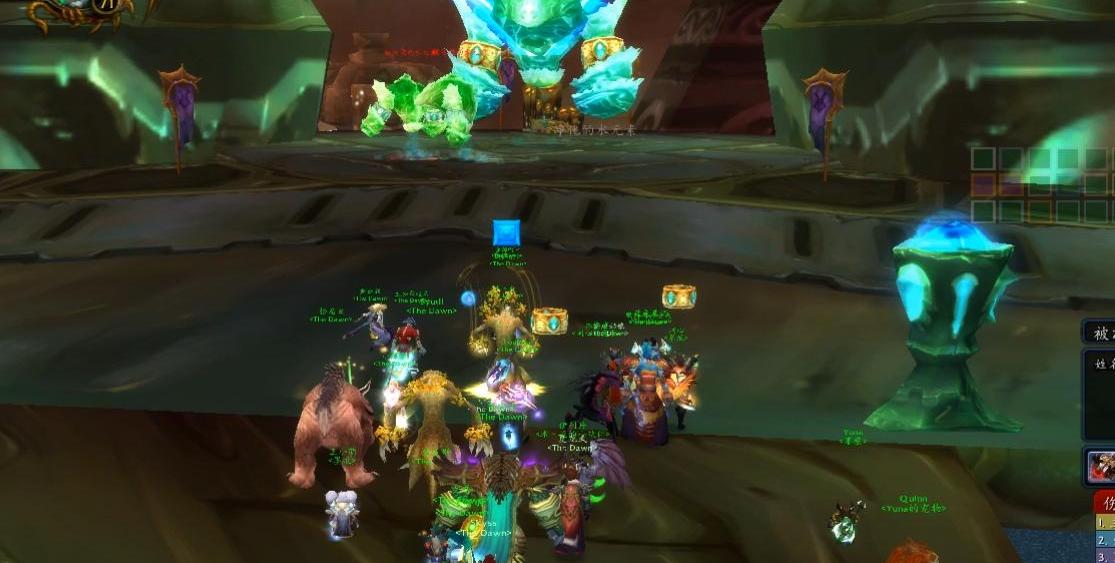Select the first-ranked row in damage meter
1115x563 pixels.
click(x=1104, y=523)
